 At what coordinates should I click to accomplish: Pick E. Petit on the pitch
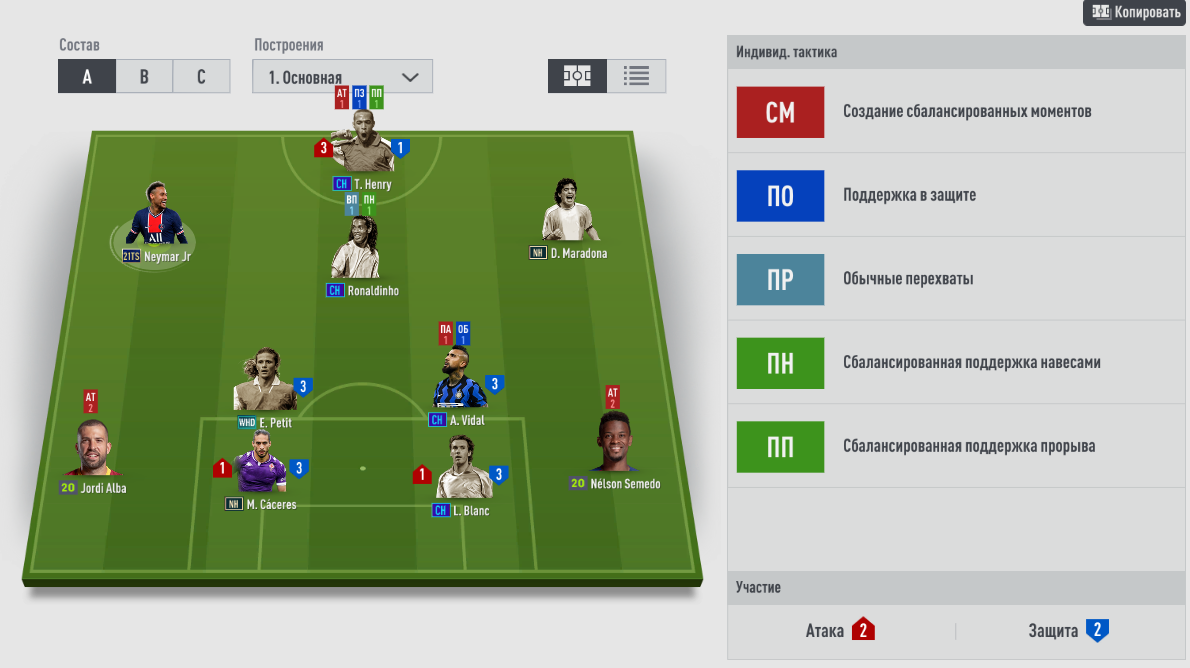[x=263, y=384]
